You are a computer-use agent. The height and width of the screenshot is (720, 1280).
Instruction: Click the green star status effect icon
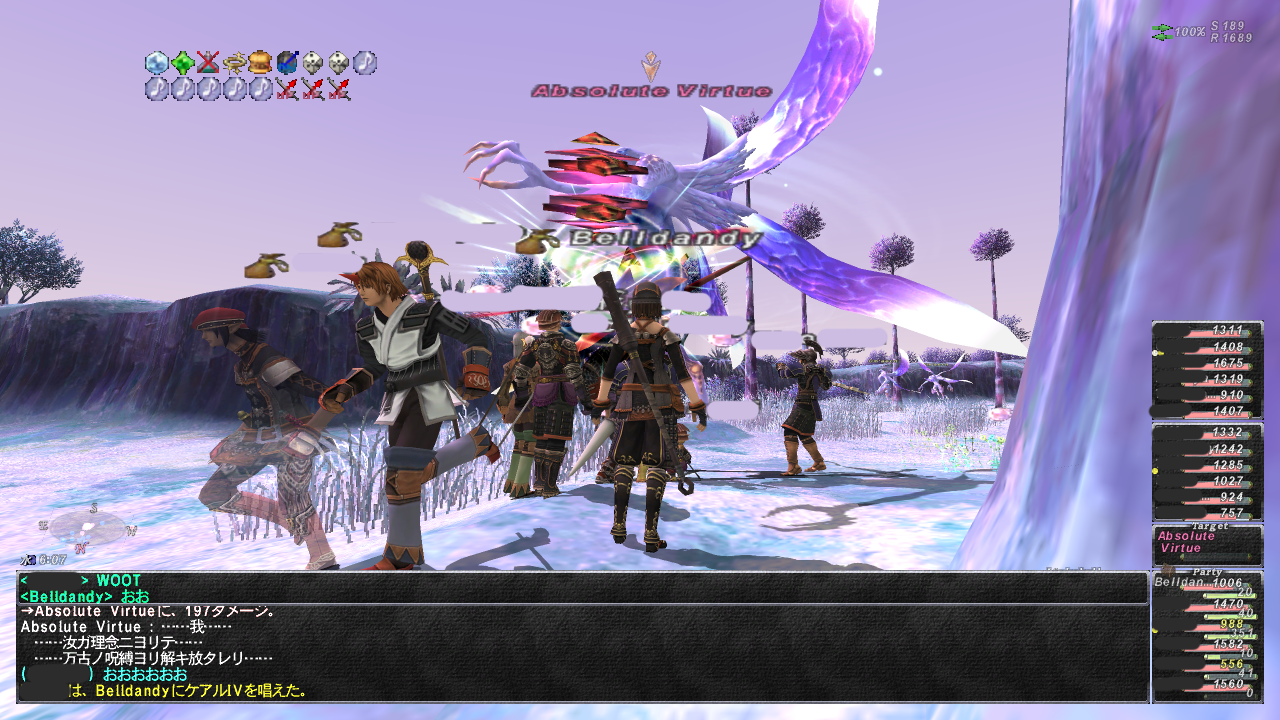coord(183,63)
